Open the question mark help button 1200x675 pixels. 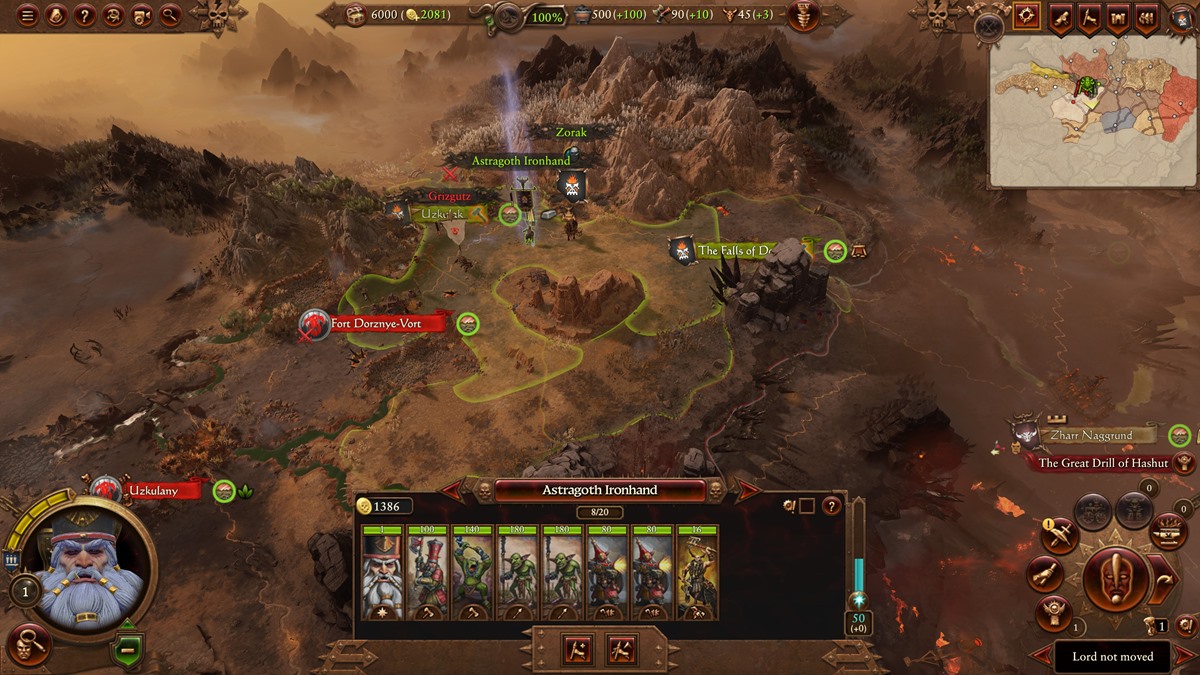[x=85, y=15]
